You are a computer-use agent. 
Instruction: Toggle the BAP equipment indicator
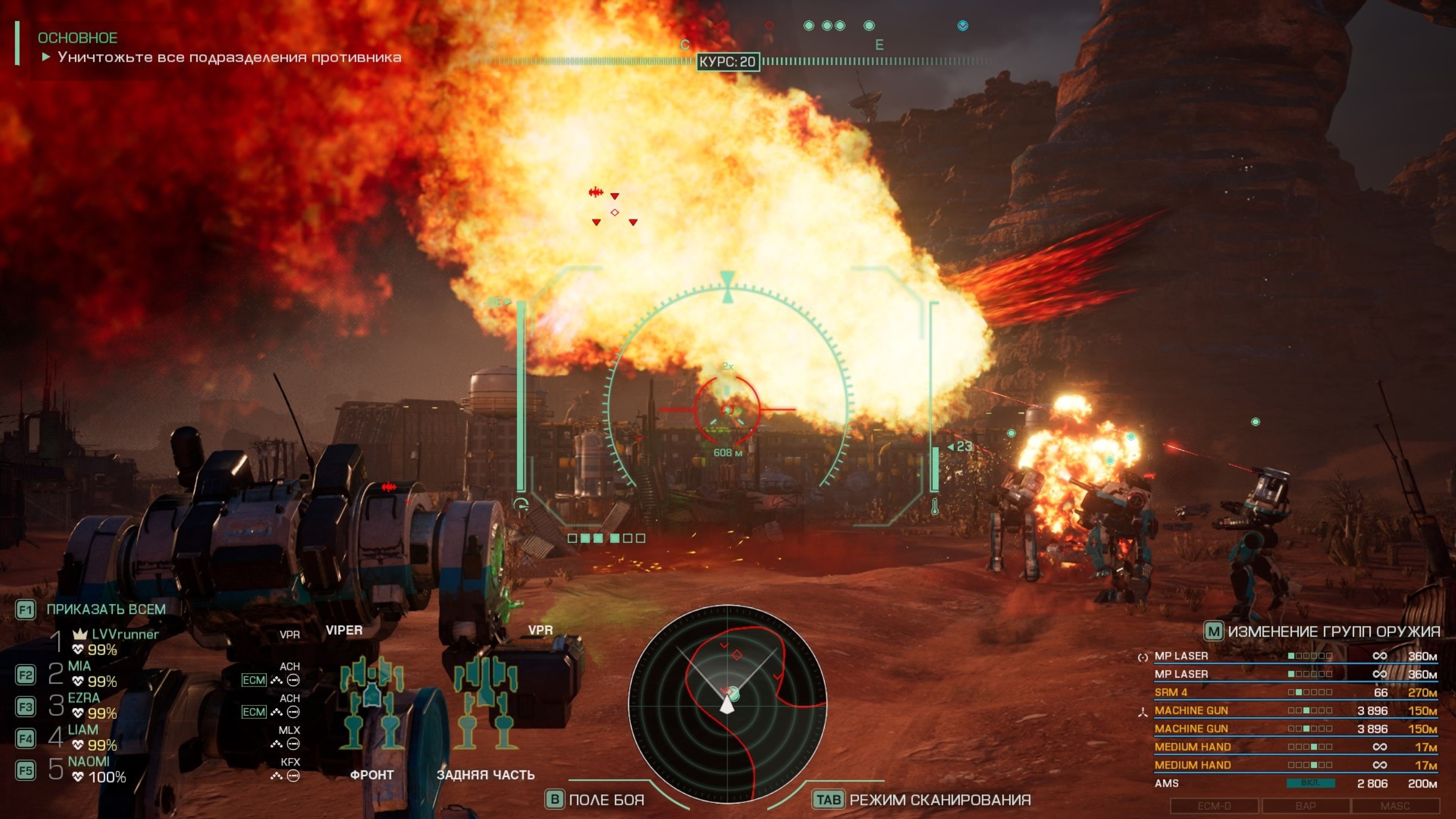[1305, 806]
